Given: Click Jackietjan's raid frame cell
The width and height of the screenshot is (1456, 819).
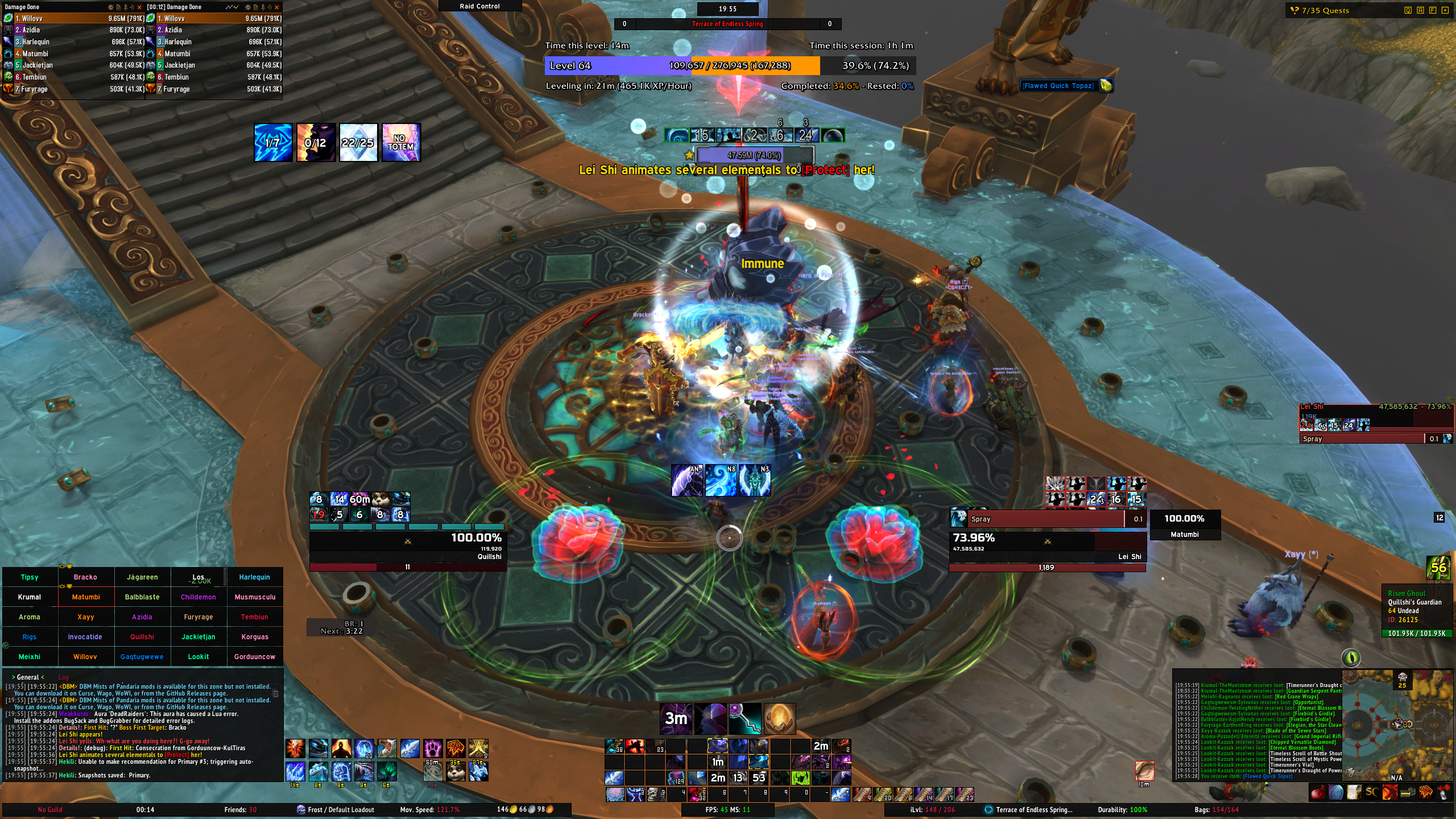Looking at the screenshot, I should pos(198,637).
